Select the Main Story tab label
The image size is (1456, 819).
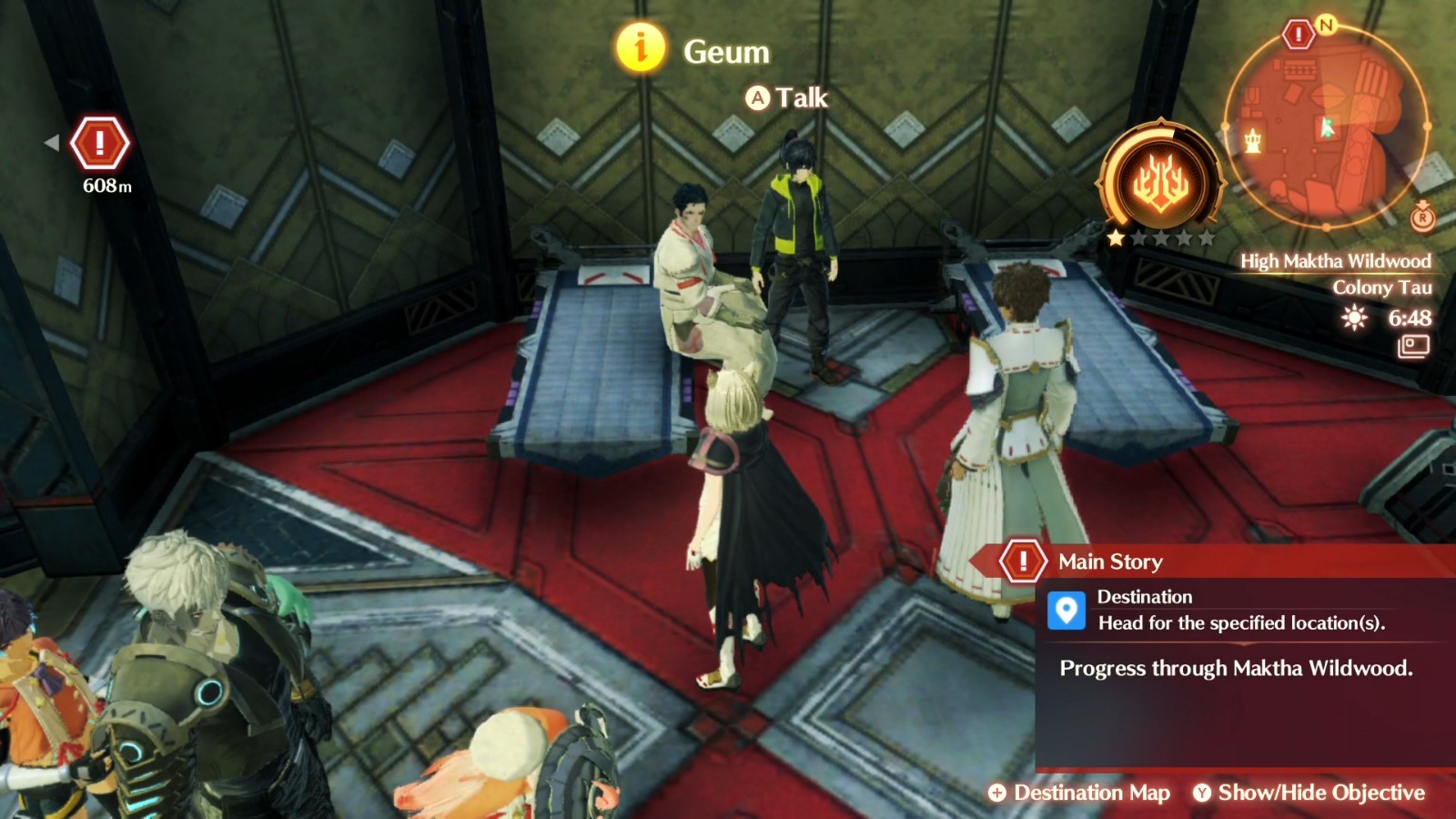(x=1108, y=561)
